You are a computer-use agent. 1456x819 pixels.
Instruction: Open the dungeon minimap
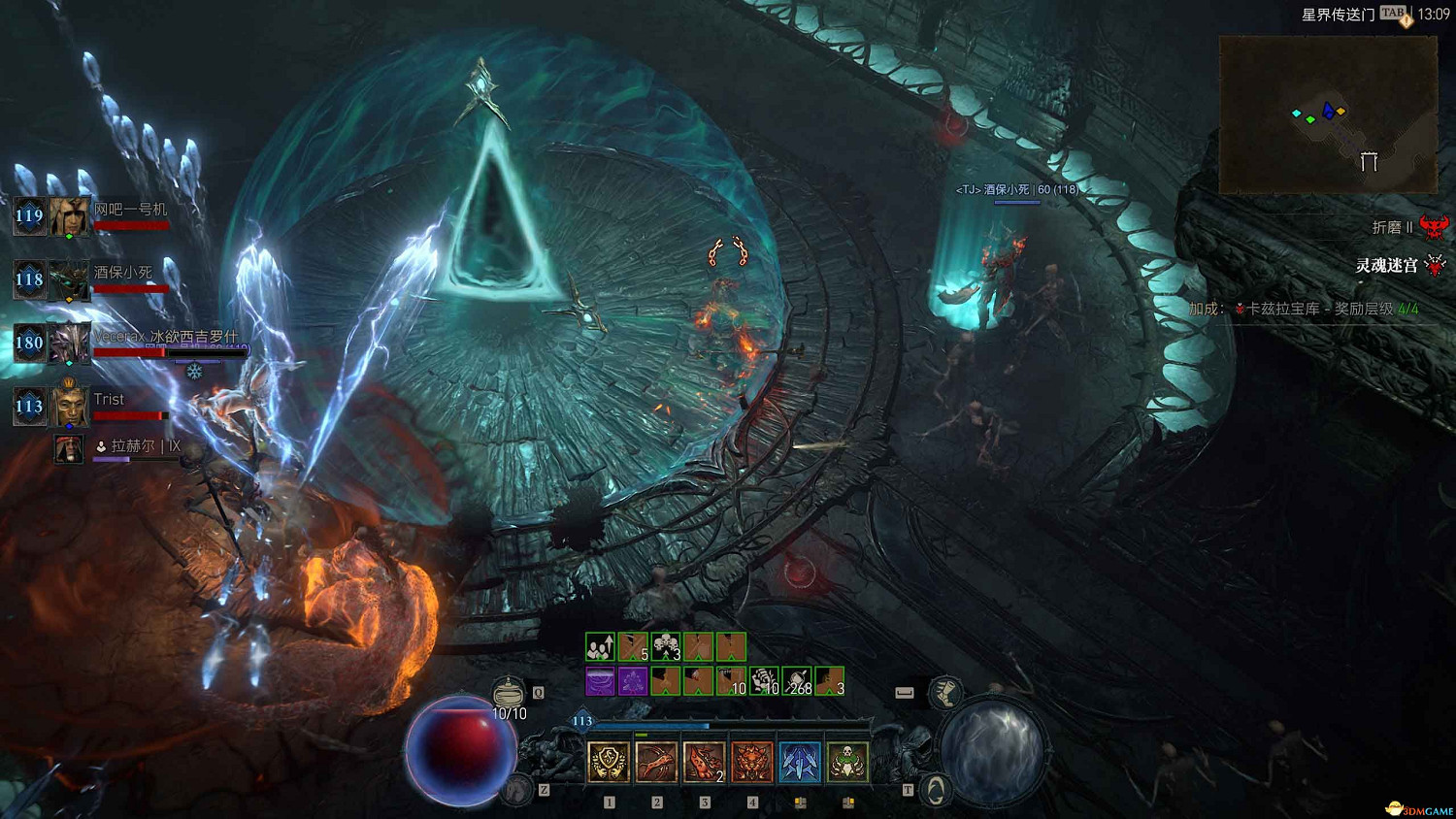1327,115
